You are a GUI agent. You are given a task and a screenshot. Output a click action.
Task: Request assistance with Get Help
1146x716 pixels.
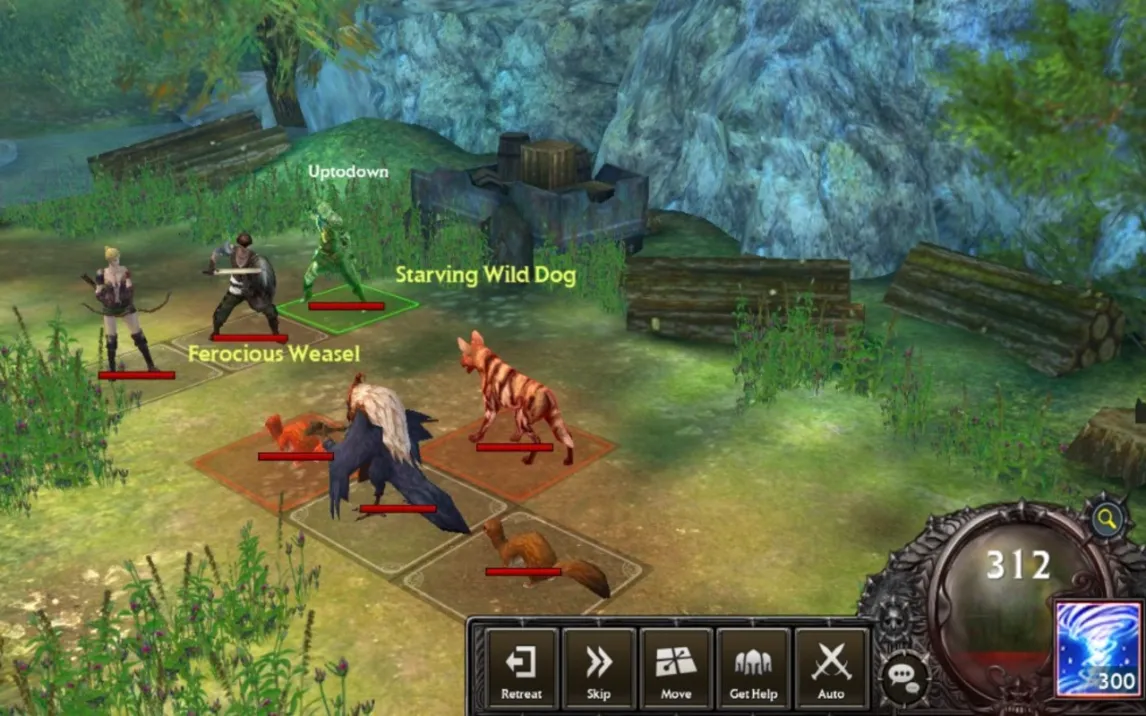pos(753,668)
